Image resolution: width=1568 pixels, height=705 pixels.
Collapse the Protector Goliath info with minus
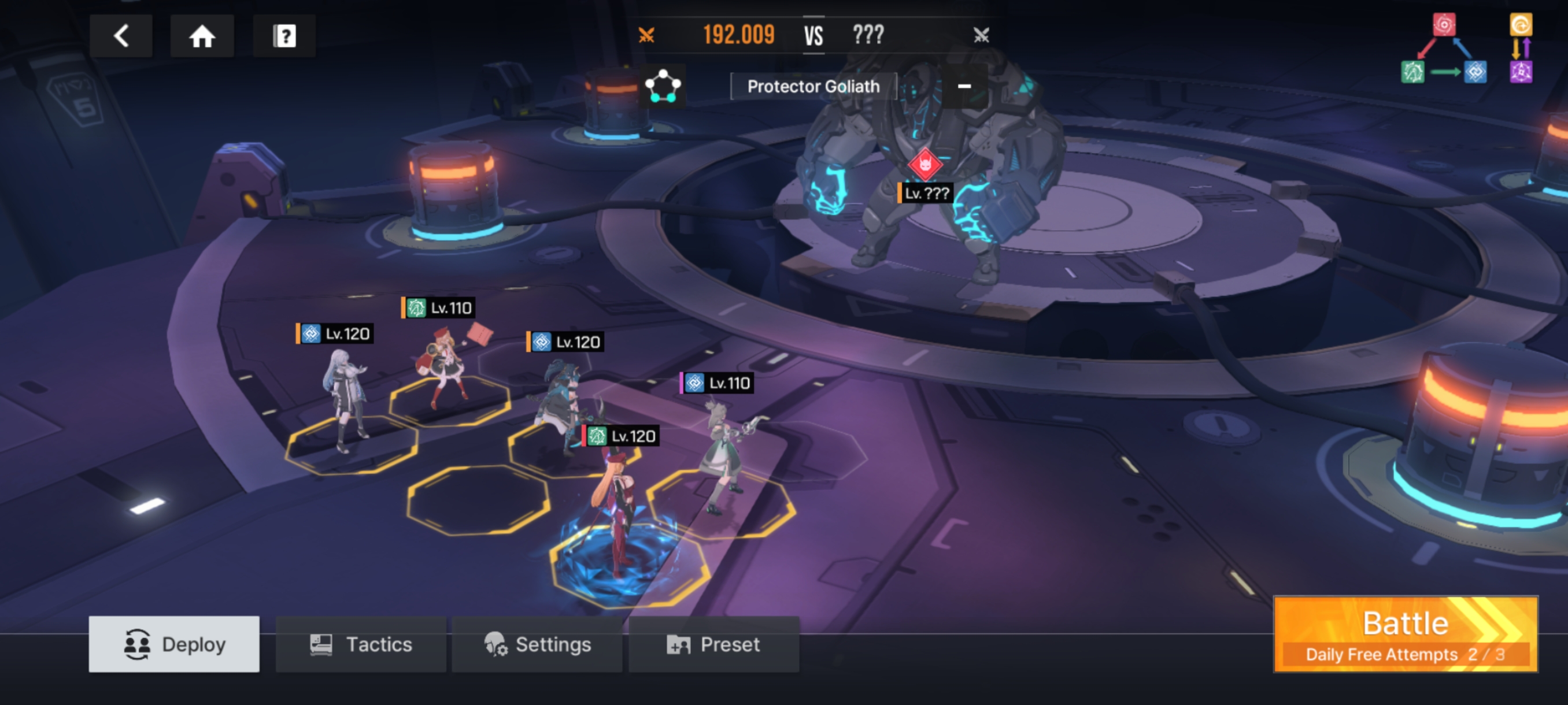coord(964,86)
